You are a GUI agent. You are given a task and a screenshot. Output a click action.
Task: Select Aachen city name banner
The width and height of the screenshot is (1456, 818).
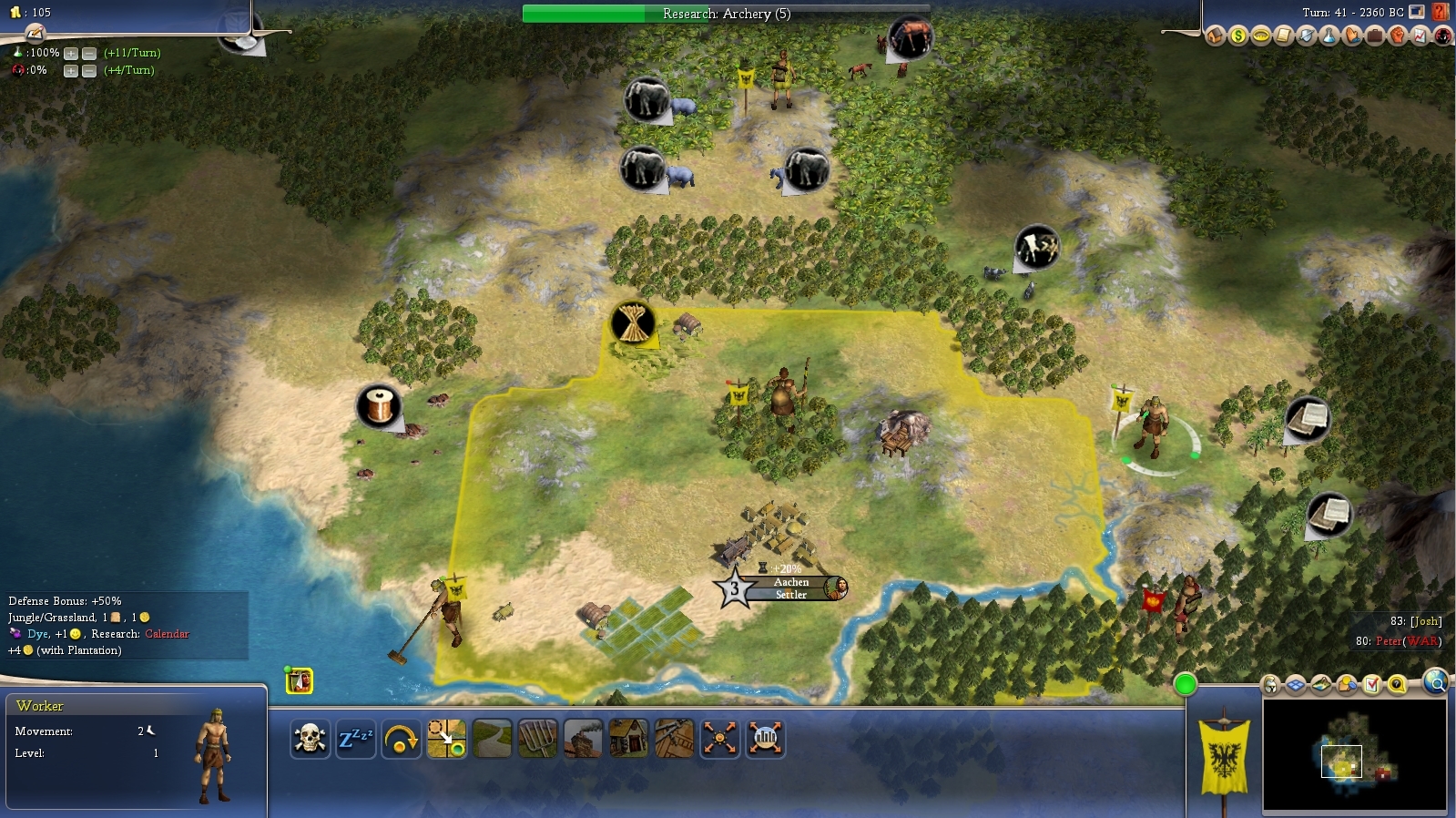pos(790,582)
